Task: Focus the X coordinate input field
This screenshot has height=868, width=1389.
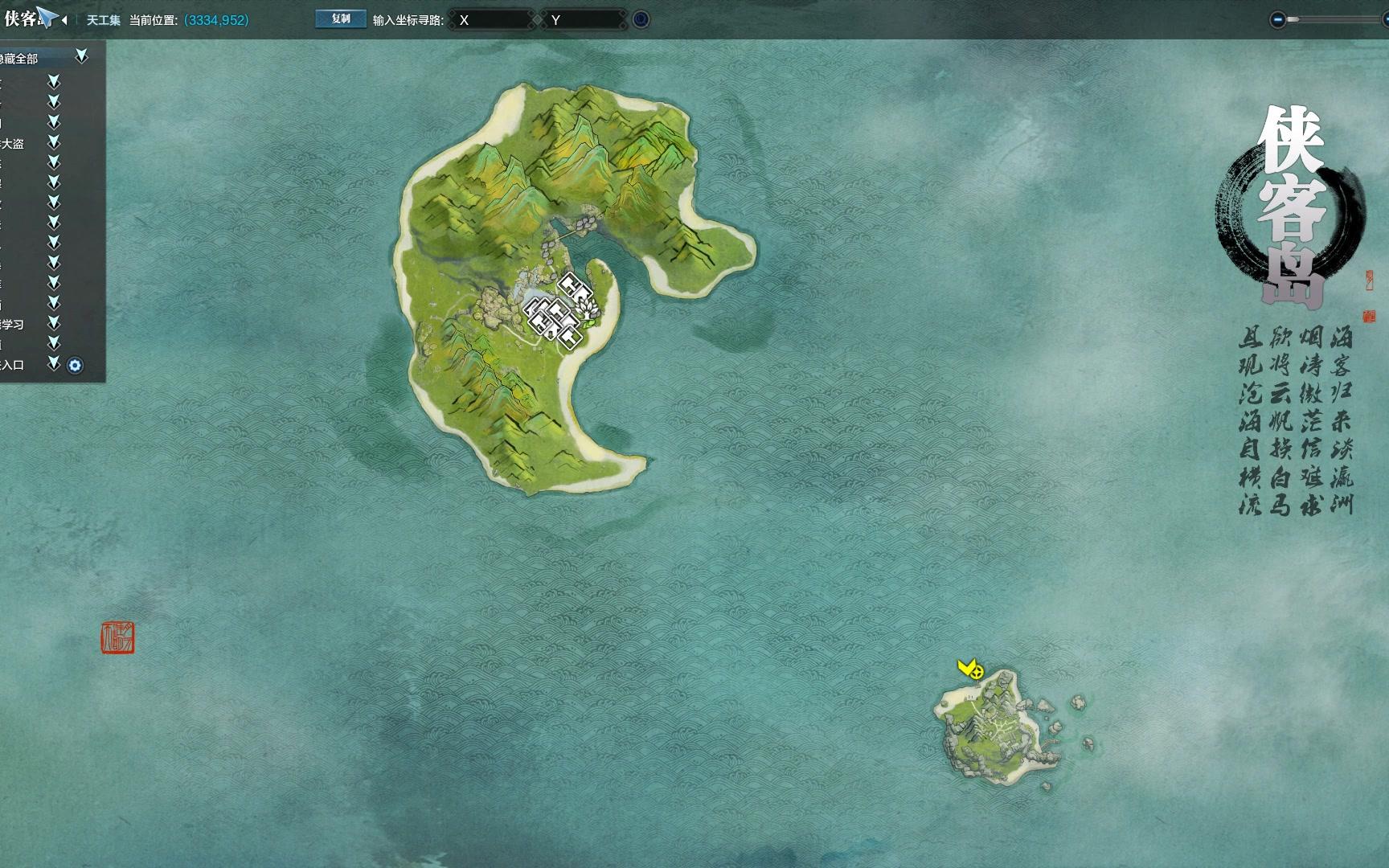Action: click(492, 20)
